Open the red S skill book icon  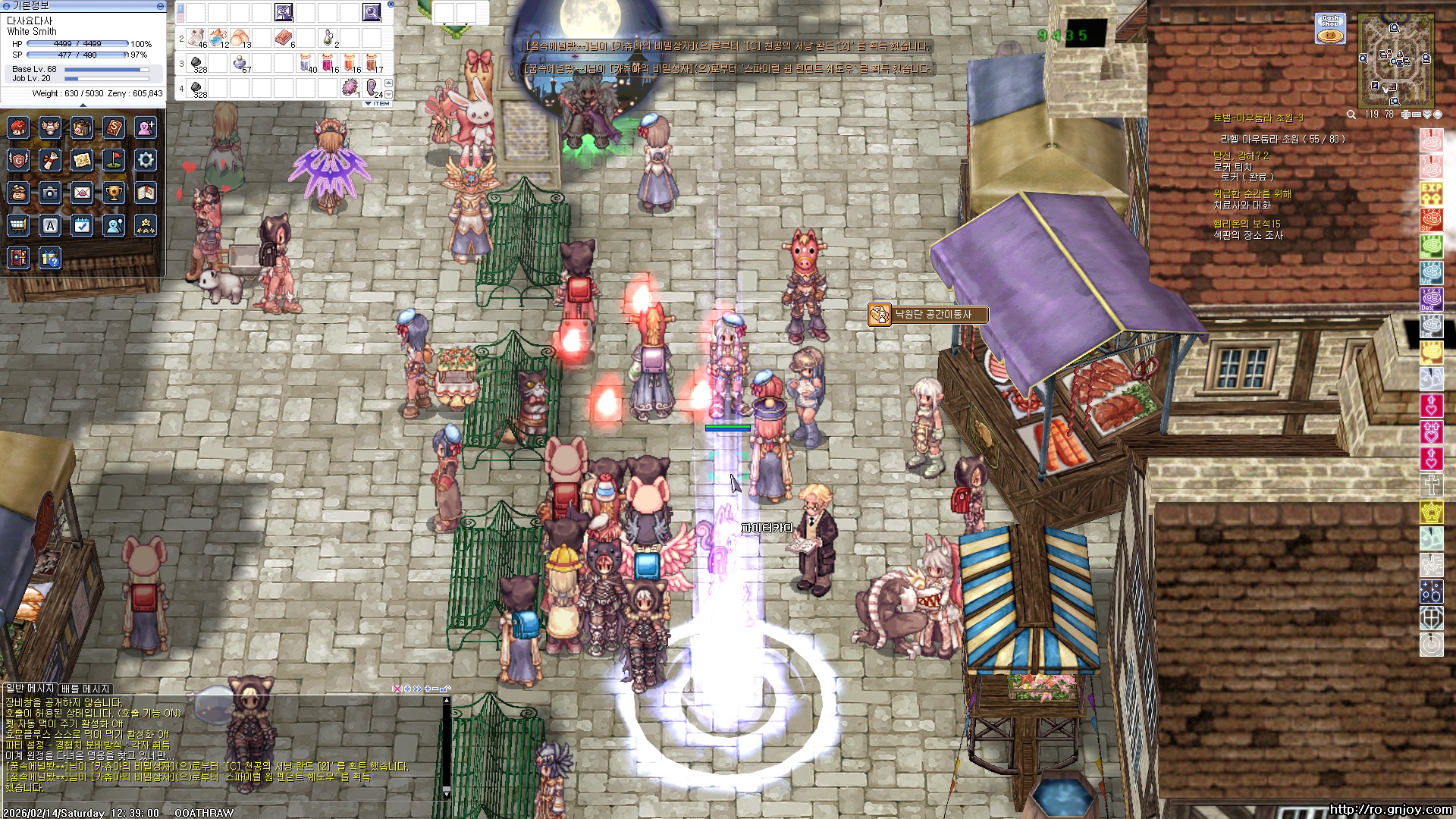(x=114, y=127)
